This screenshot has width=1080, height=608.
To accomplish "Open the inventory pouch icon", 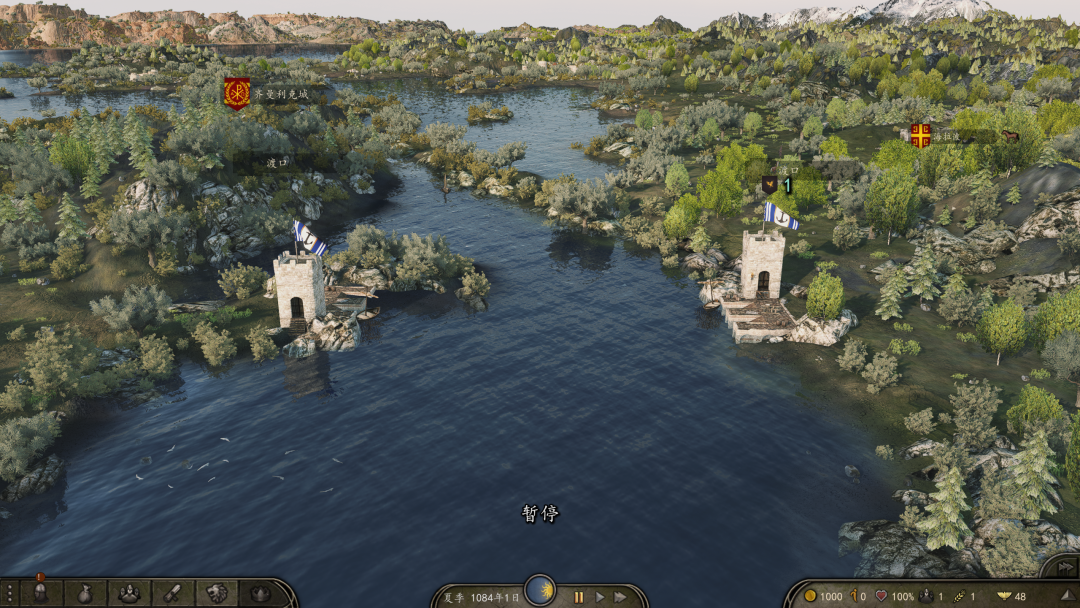I will (x=85, y=593).
